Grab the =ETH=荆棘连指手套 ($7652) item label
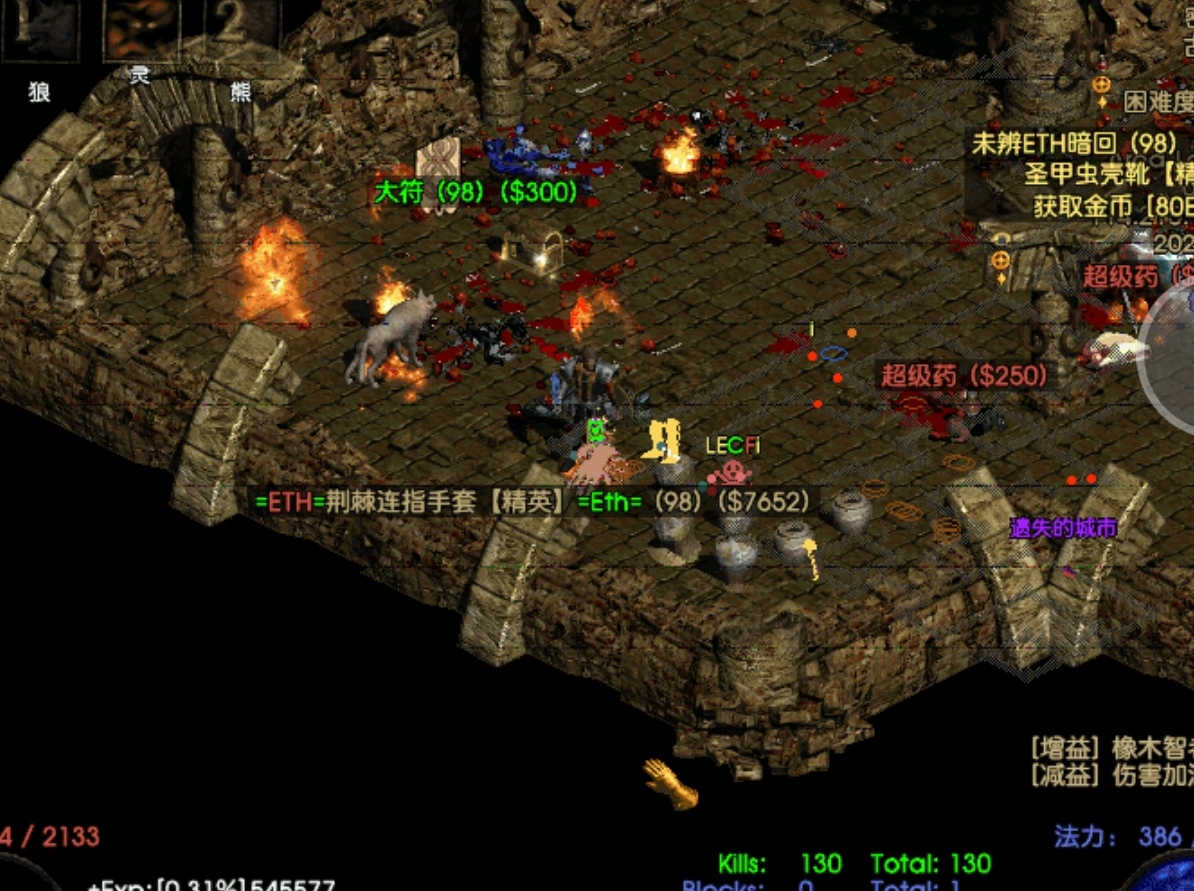The width and height of the screenshot is (1194, 891). (x=532, y=501)
